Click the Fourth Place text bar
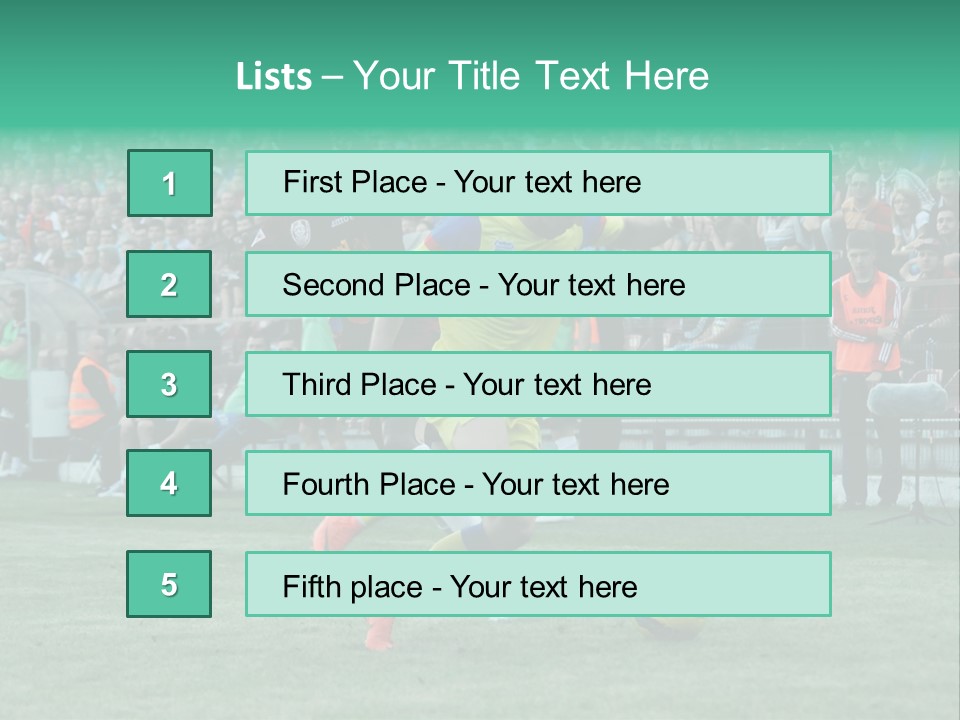This screenshot has height=720, width=960. [x=538, y=483]
